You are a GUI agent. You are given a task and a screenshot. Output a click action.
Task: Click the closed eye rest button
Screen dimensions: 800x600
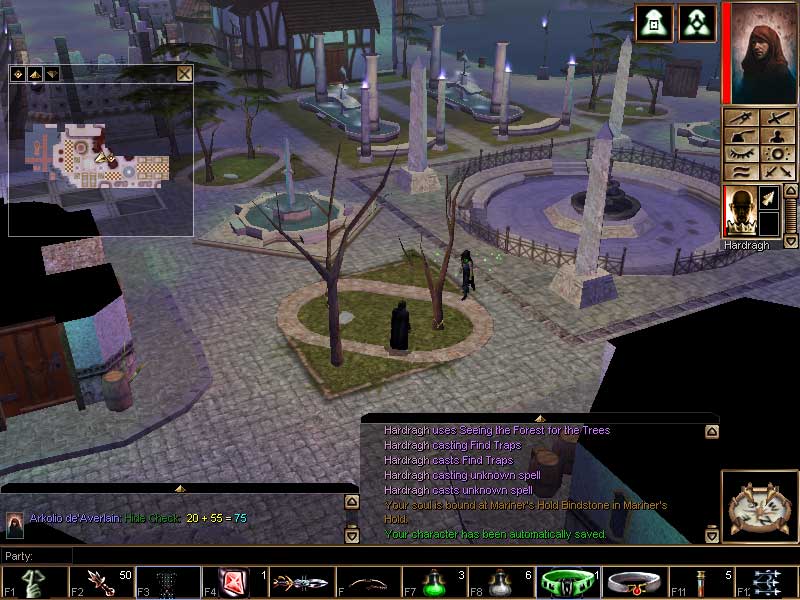point(741,154)
